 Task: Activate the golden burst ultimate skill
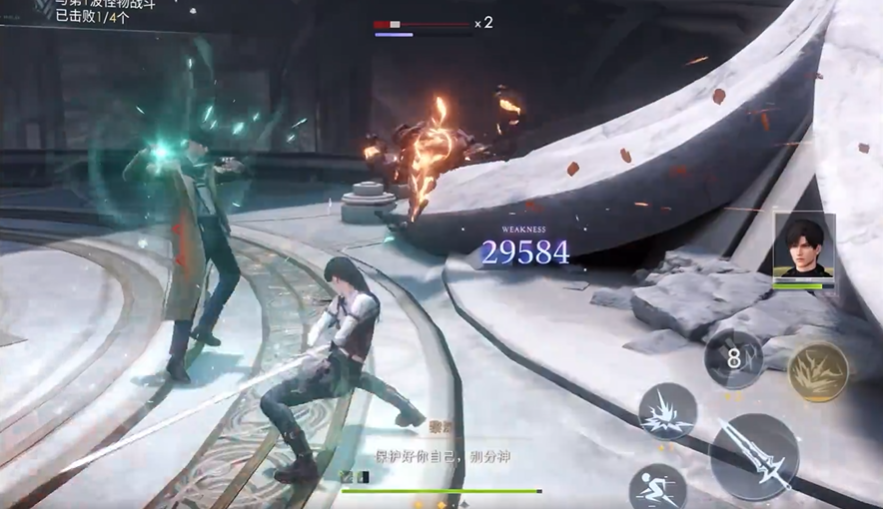[818, 372]
